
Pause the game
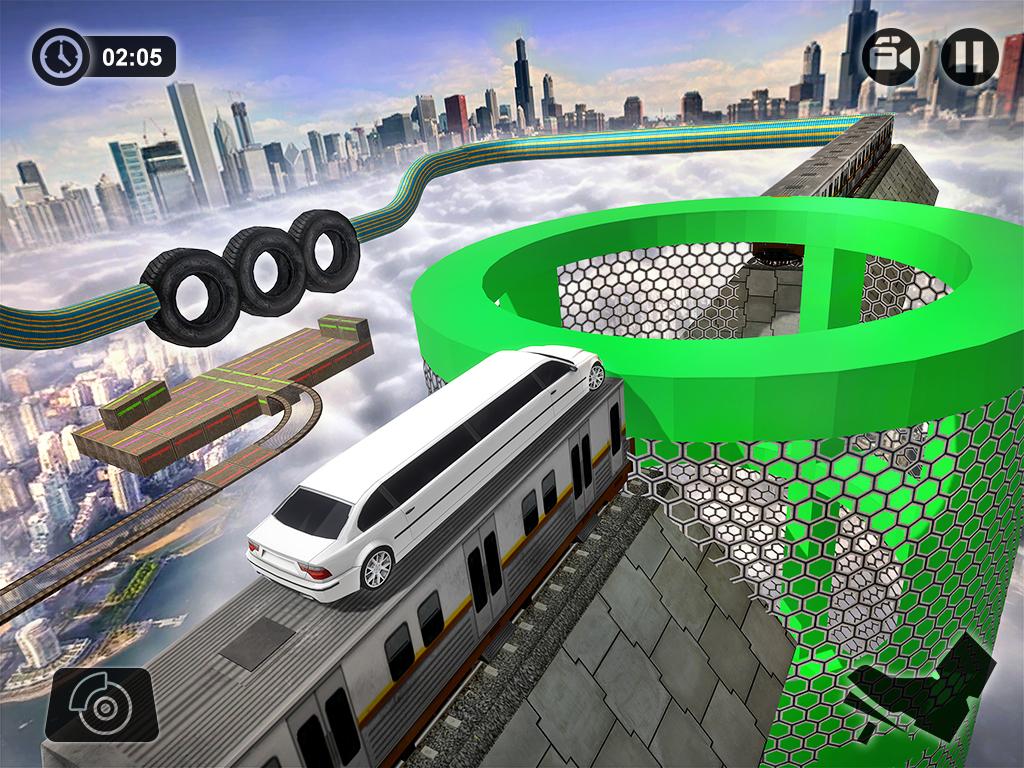click(969, 56)
